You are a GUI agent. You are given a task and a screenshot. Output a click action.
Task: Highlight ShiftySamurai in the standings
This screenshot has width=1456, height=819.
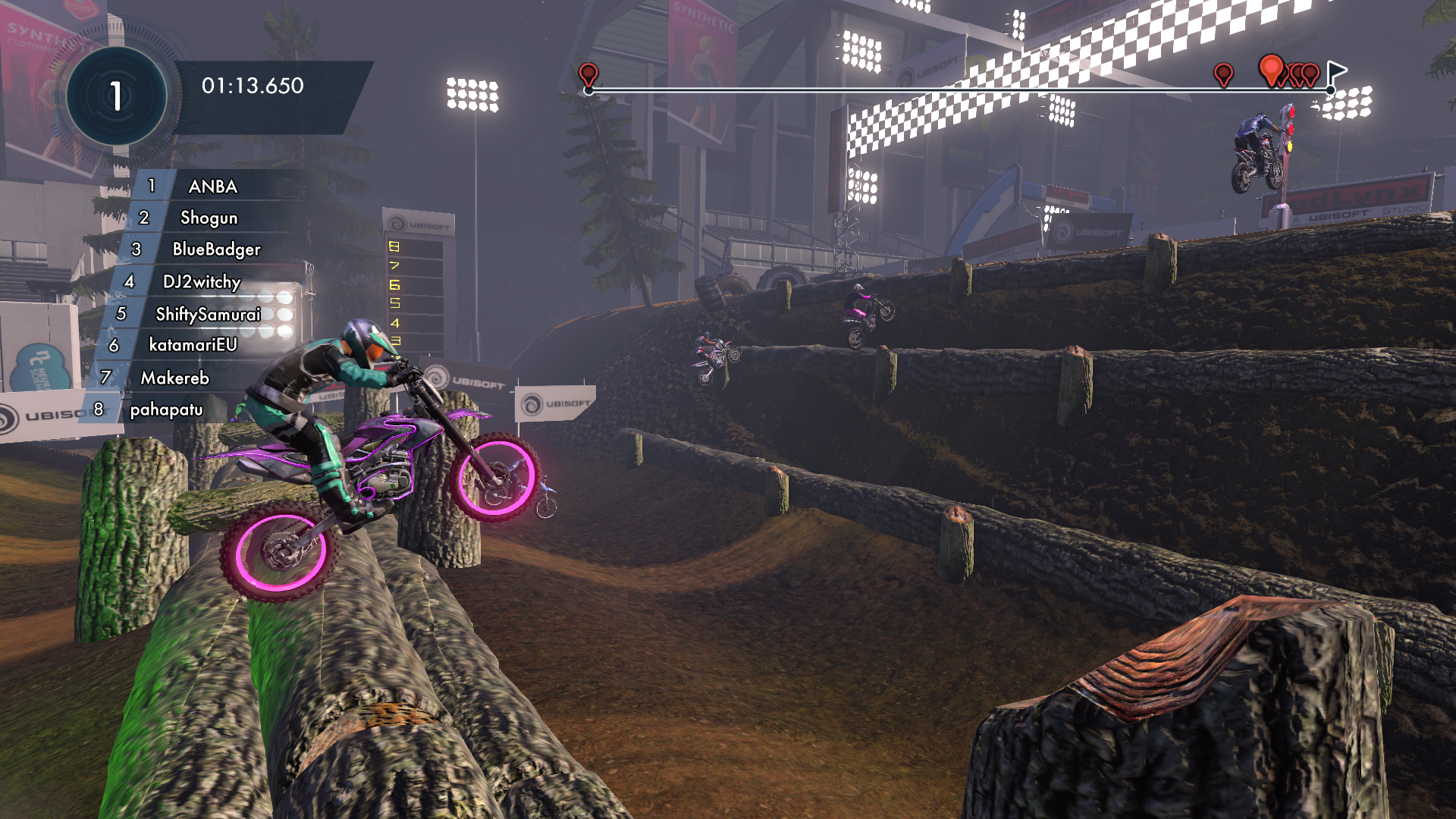pos(208,314)
